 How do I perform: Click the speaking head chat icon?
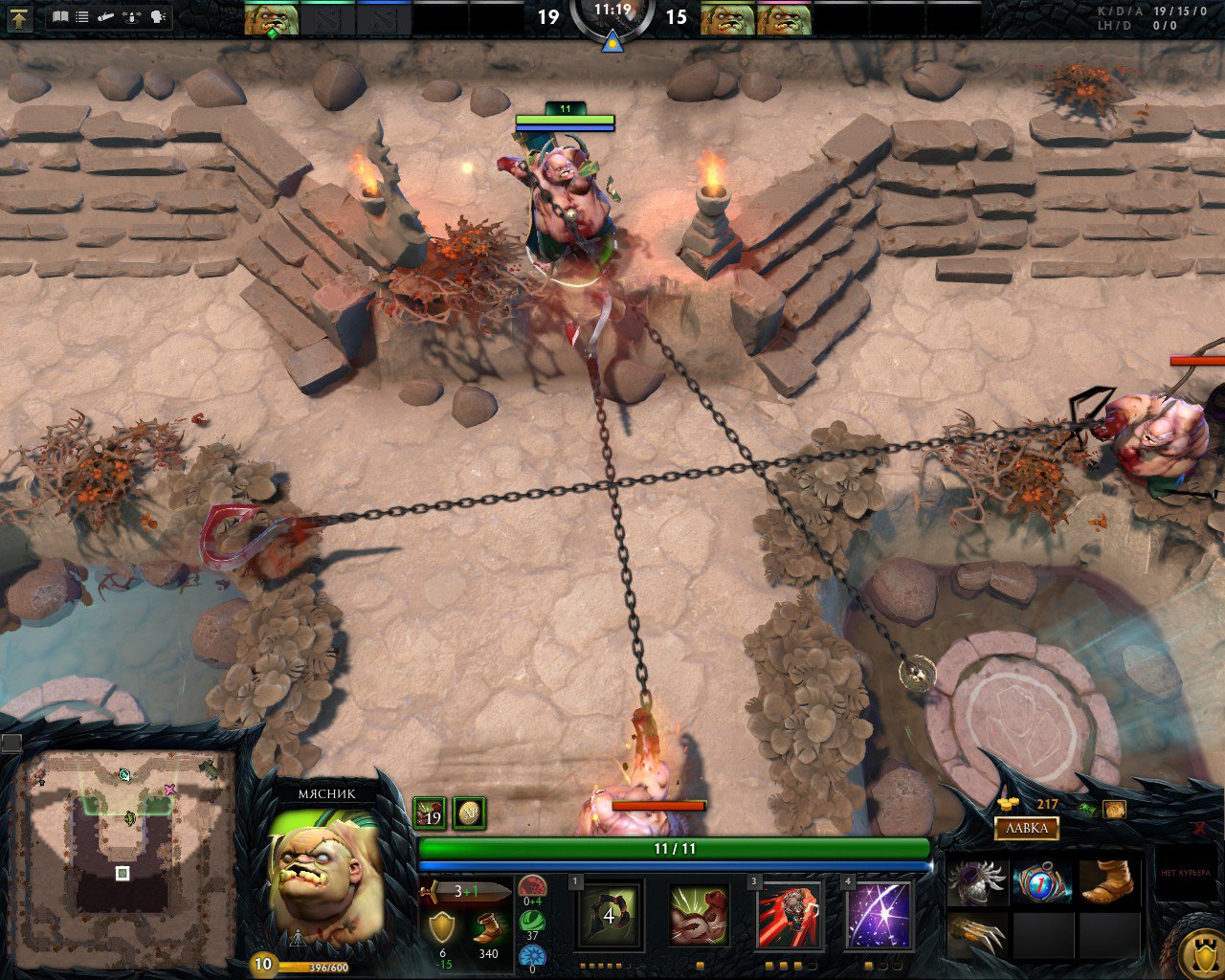click(x=158, y=16)
